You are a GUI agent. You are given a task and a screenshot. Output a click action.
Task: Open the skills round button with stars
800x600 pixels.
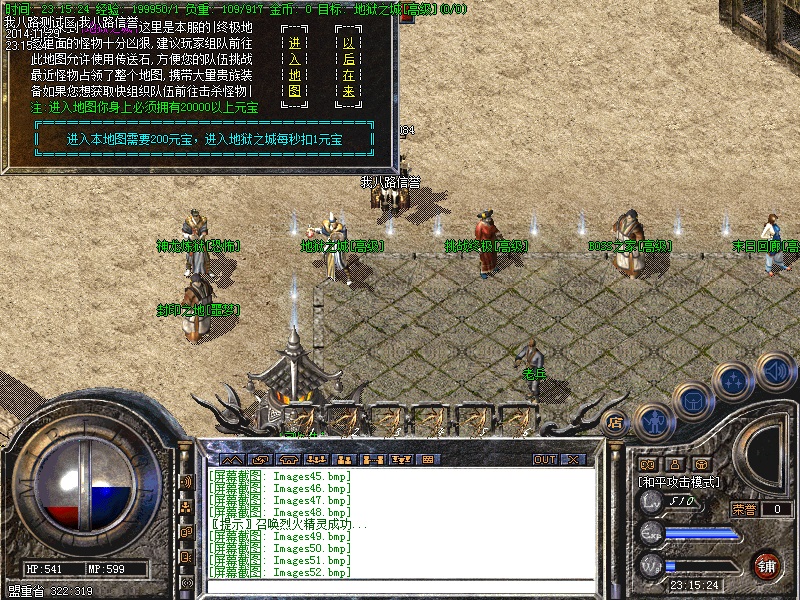pos(733,381)
